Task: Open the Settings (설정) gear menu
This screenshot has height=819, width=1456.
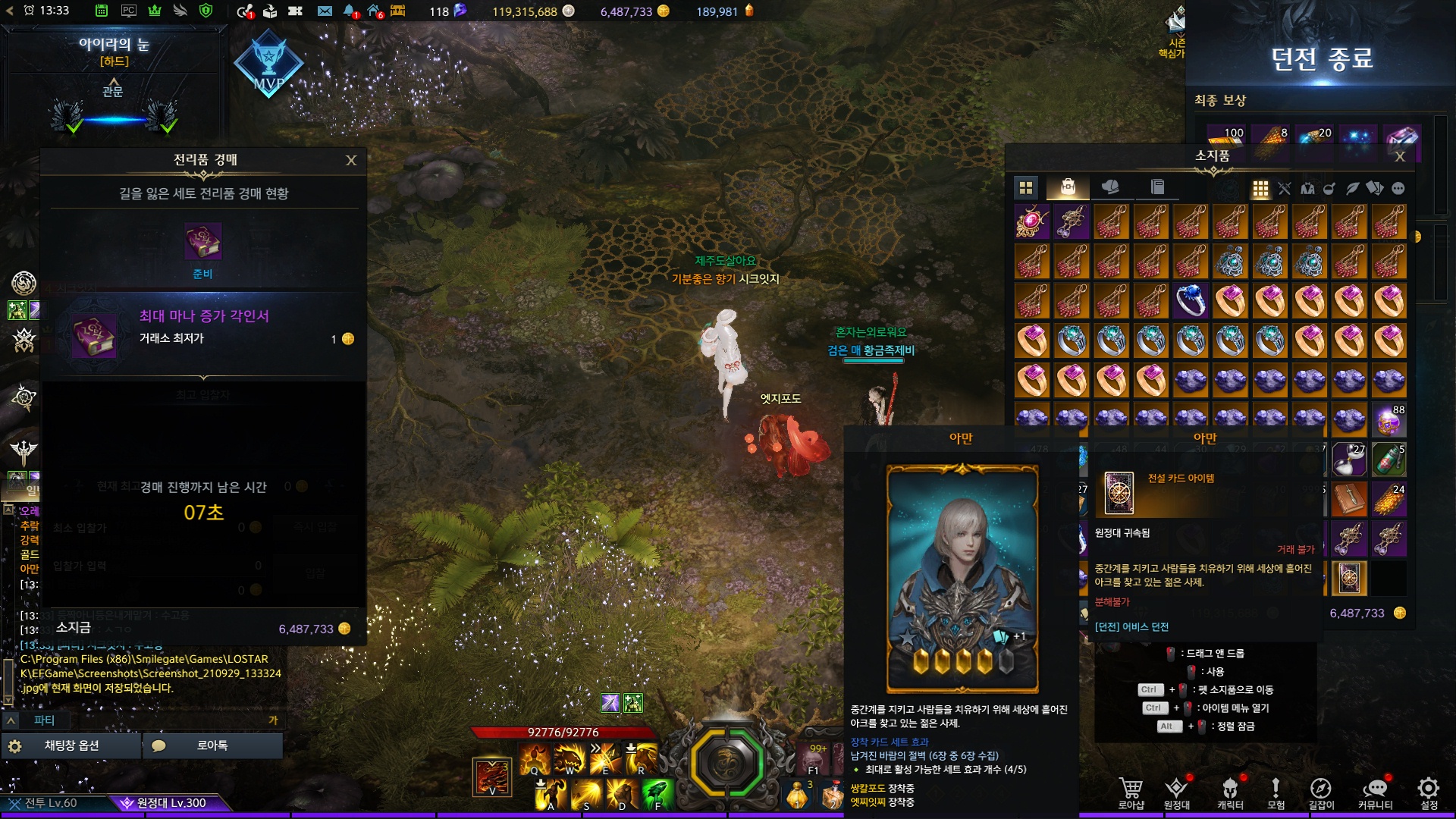Action: pos(1429,792)
